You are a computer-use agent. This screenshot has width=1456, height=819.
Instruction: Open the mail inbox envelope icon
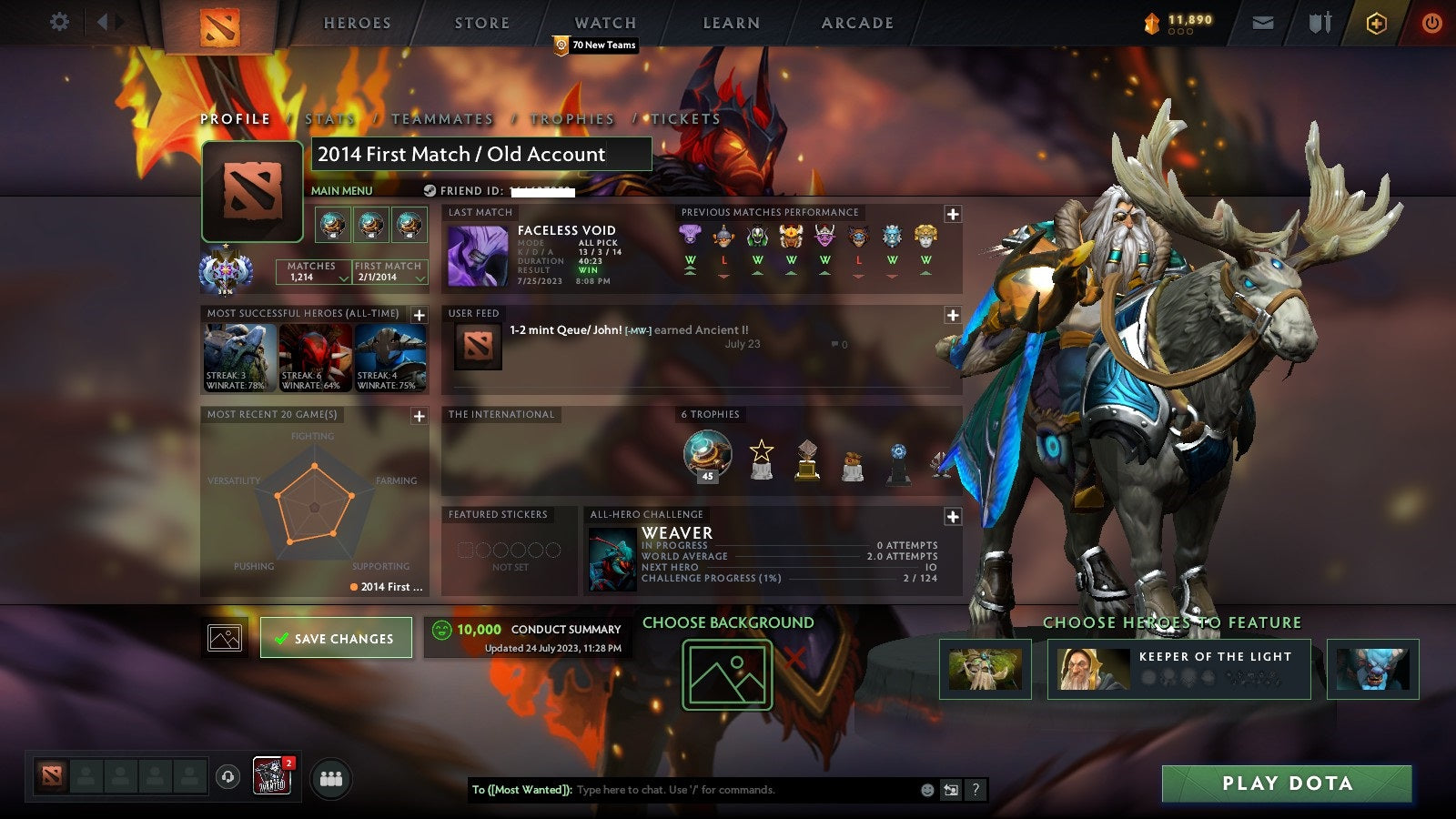tap(1264, 22)
